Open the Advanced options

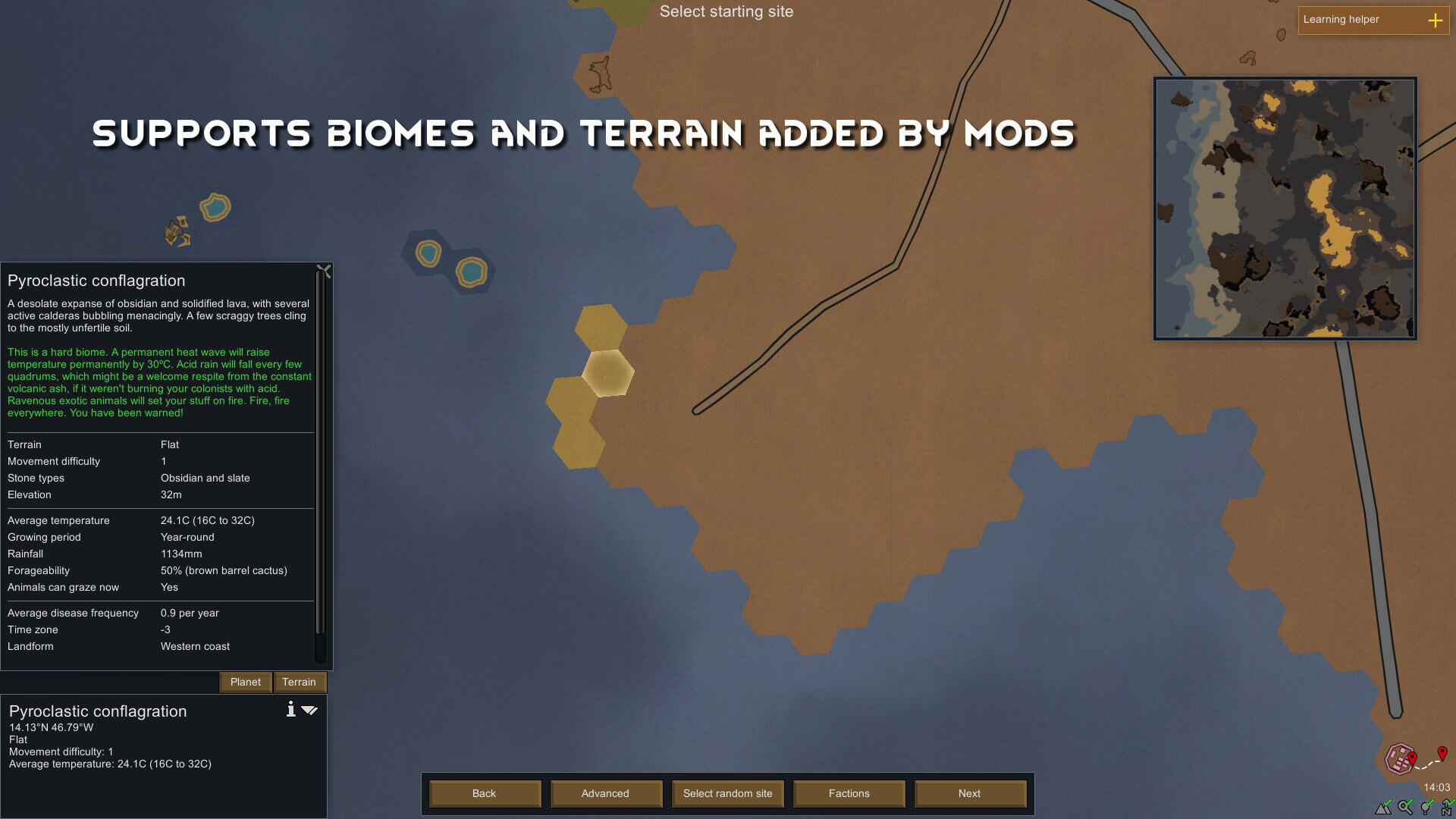click(605, 793)
